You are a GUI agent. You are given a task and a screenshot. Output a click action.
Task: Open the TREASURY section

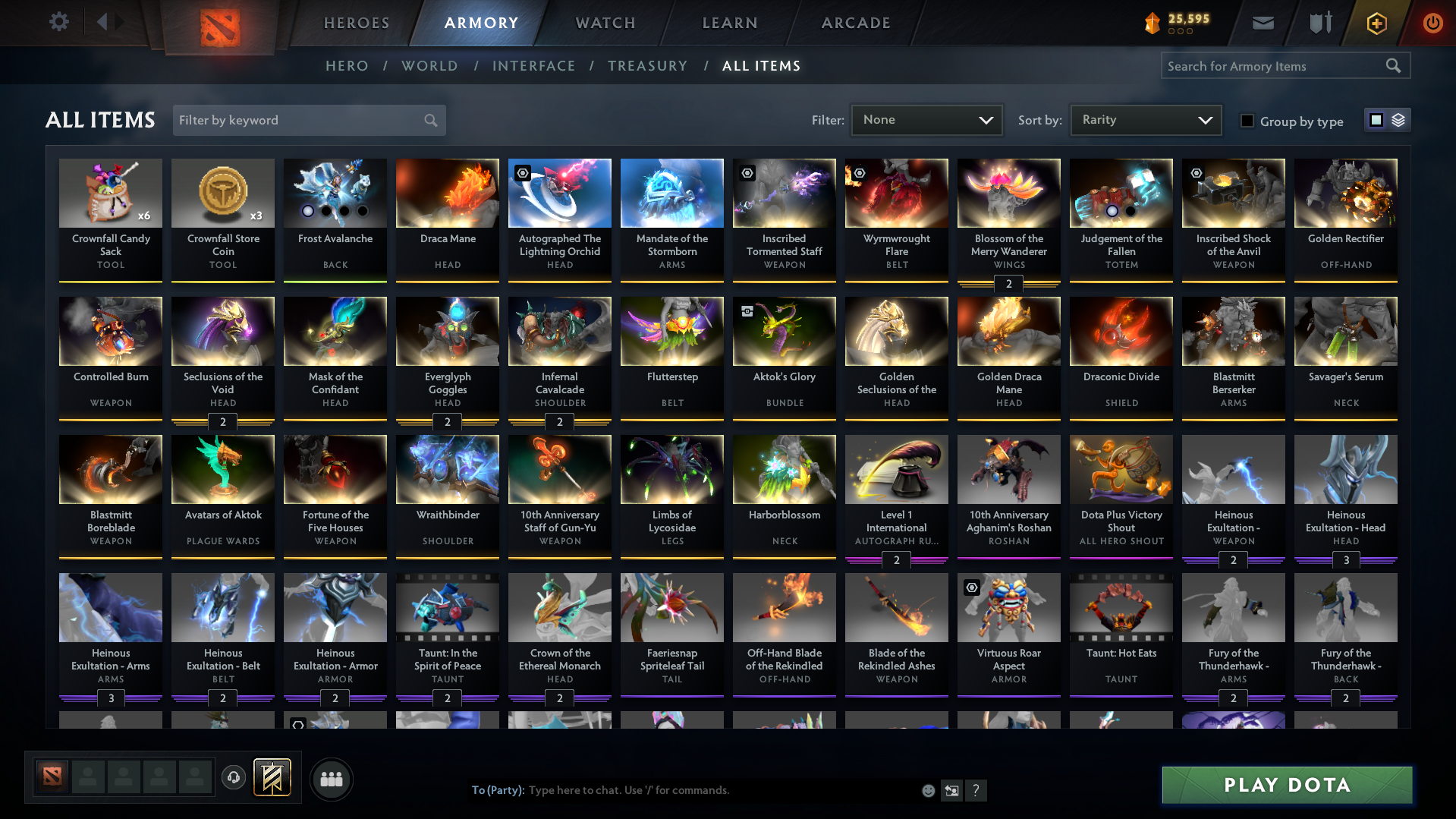pos(647,66)
